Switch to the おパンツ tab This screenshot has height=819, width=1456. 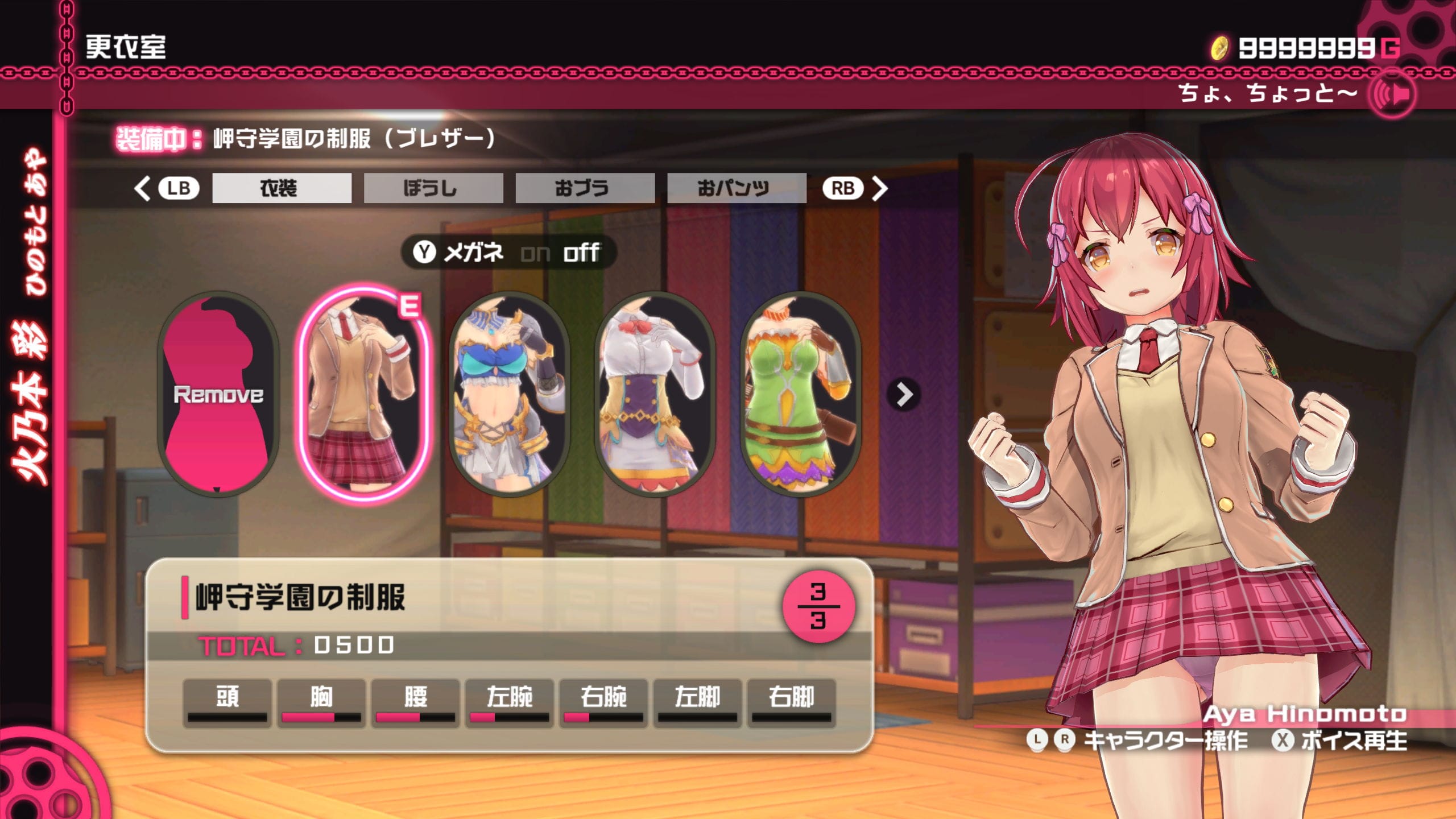point(736,188)
